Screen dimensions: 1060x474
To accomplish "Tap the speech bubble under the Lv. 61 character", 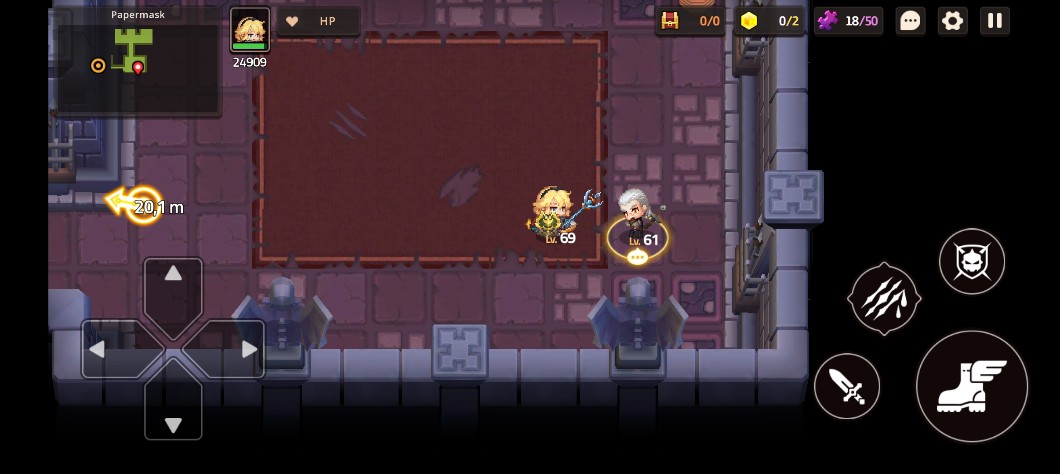I will [637, 257].
